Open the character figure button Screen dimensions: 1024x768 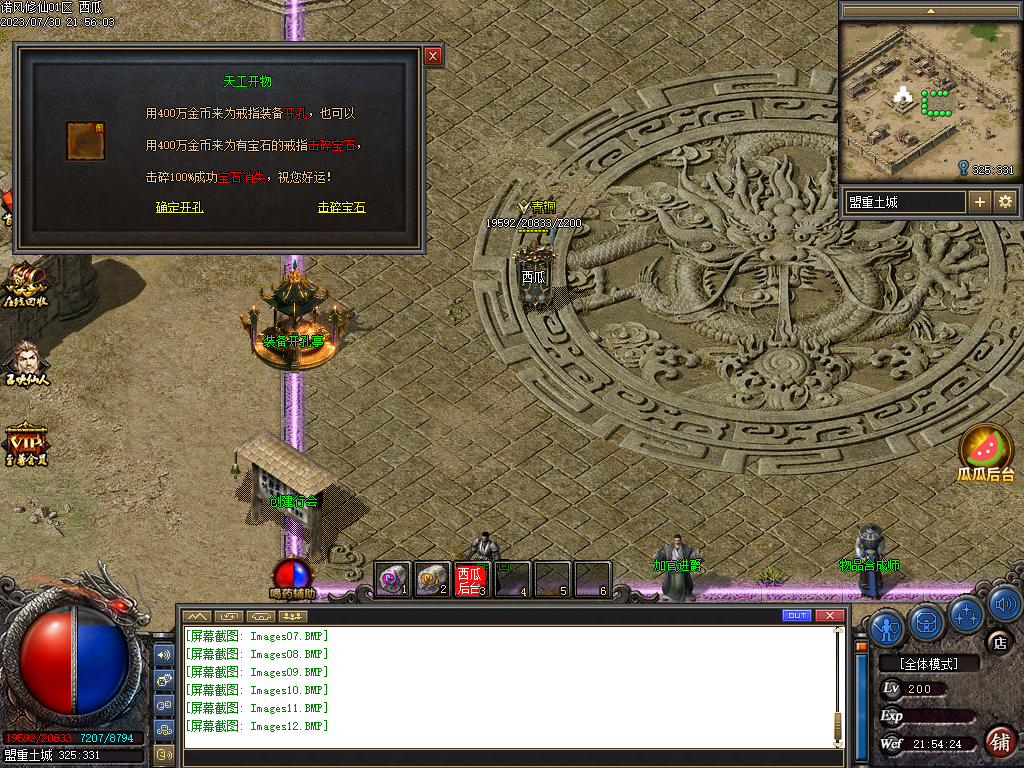[888, 626]
